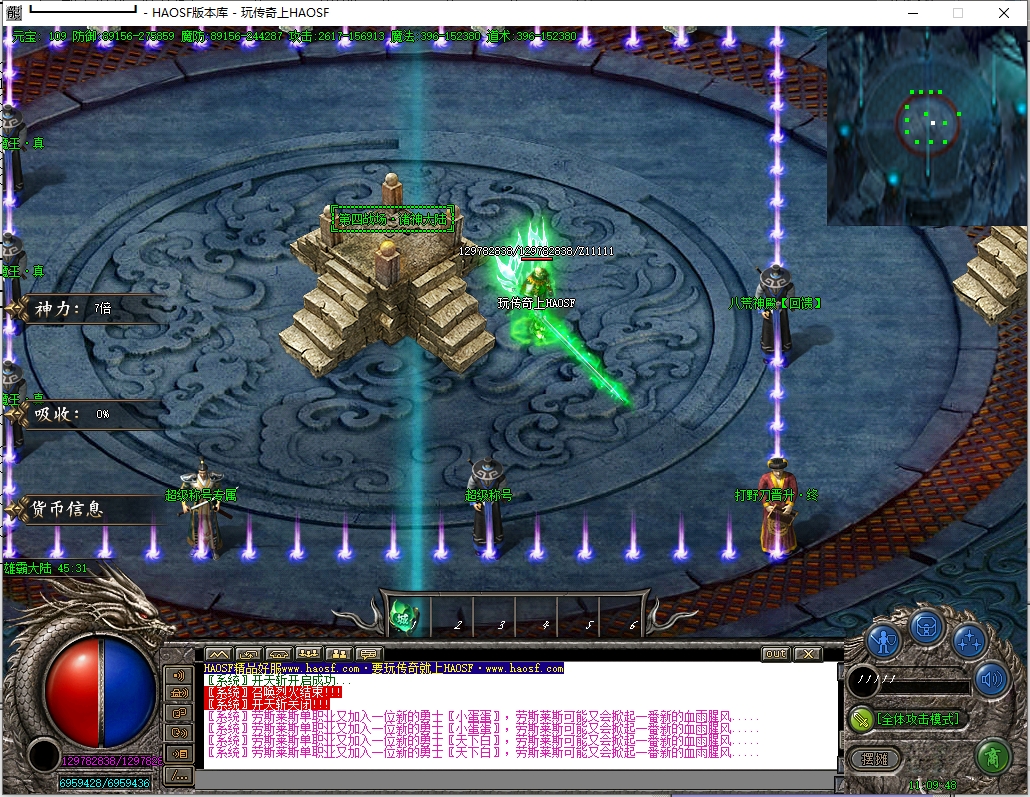The width and height of the screenshot is (1030, 797).
Task: Toggle the sound speaker round button
Action: coord(990,680)
